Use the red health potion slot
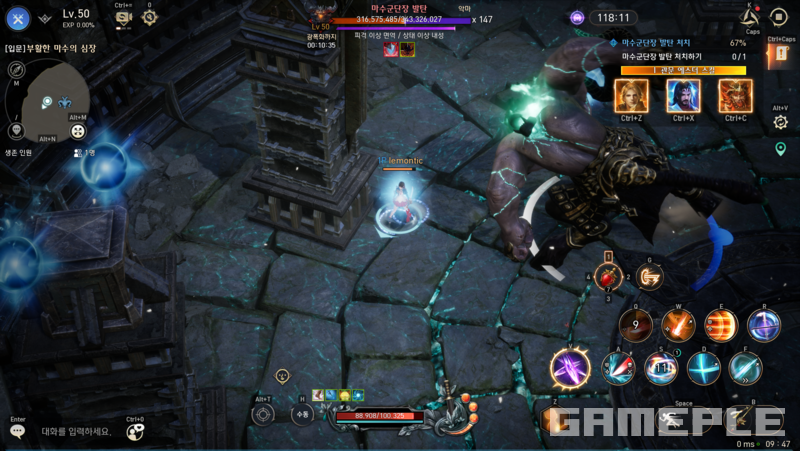The height and width of the screenshot is (451, 800). (605, 277)
